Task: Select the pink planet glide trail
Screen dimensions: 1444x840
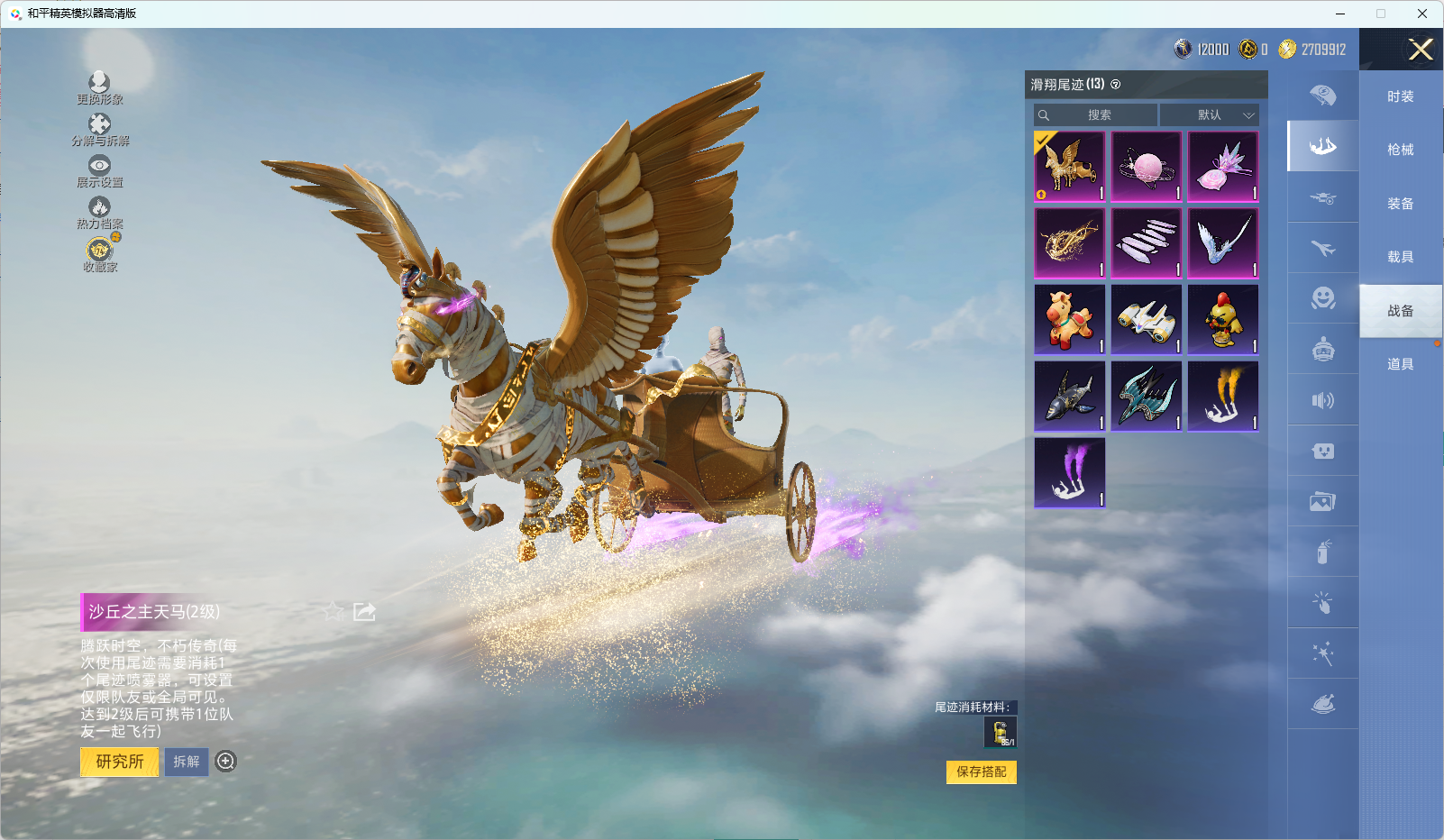Action: click(x=1147, y=167)
